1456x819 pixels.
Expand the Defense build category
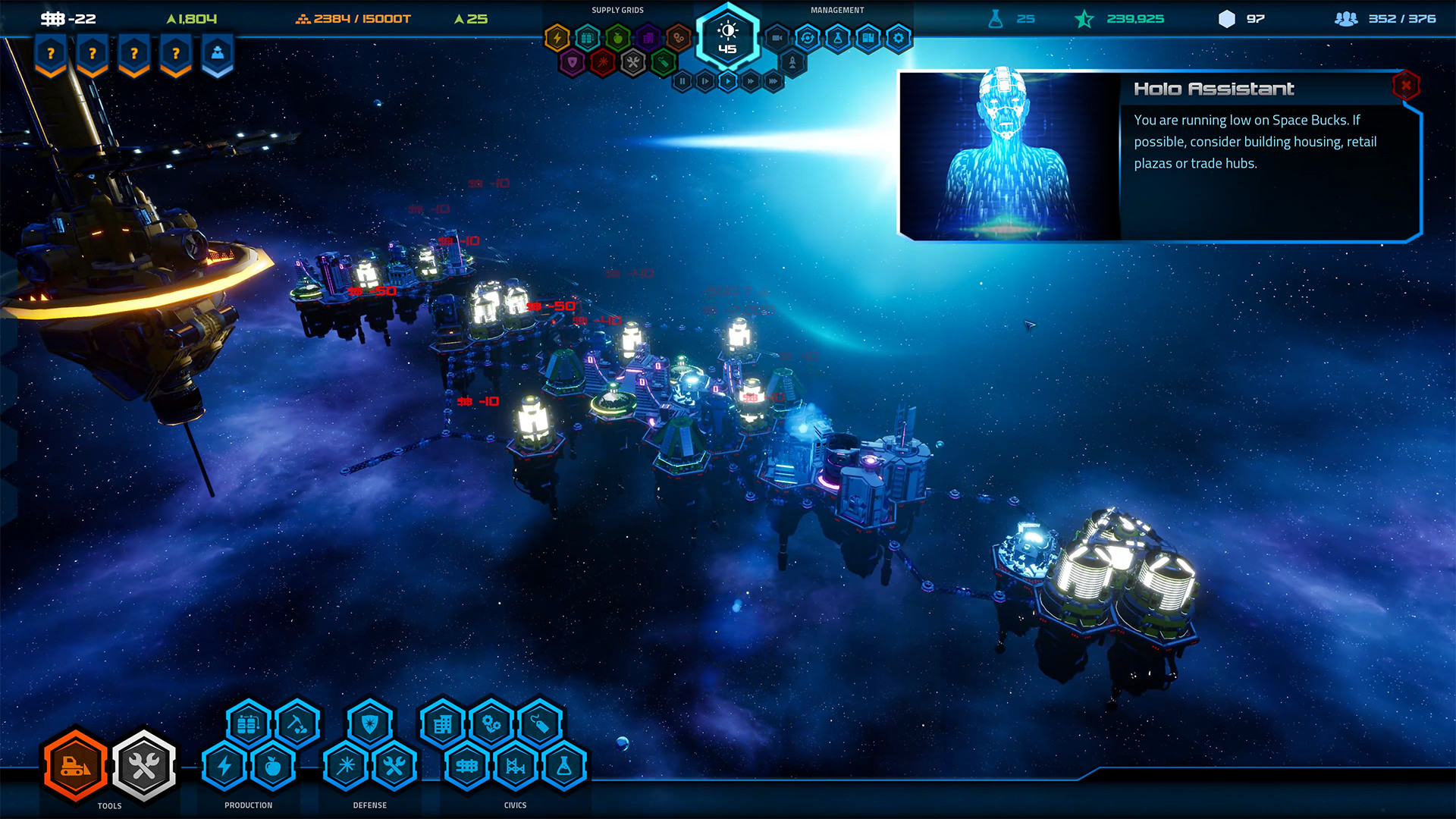369,805
